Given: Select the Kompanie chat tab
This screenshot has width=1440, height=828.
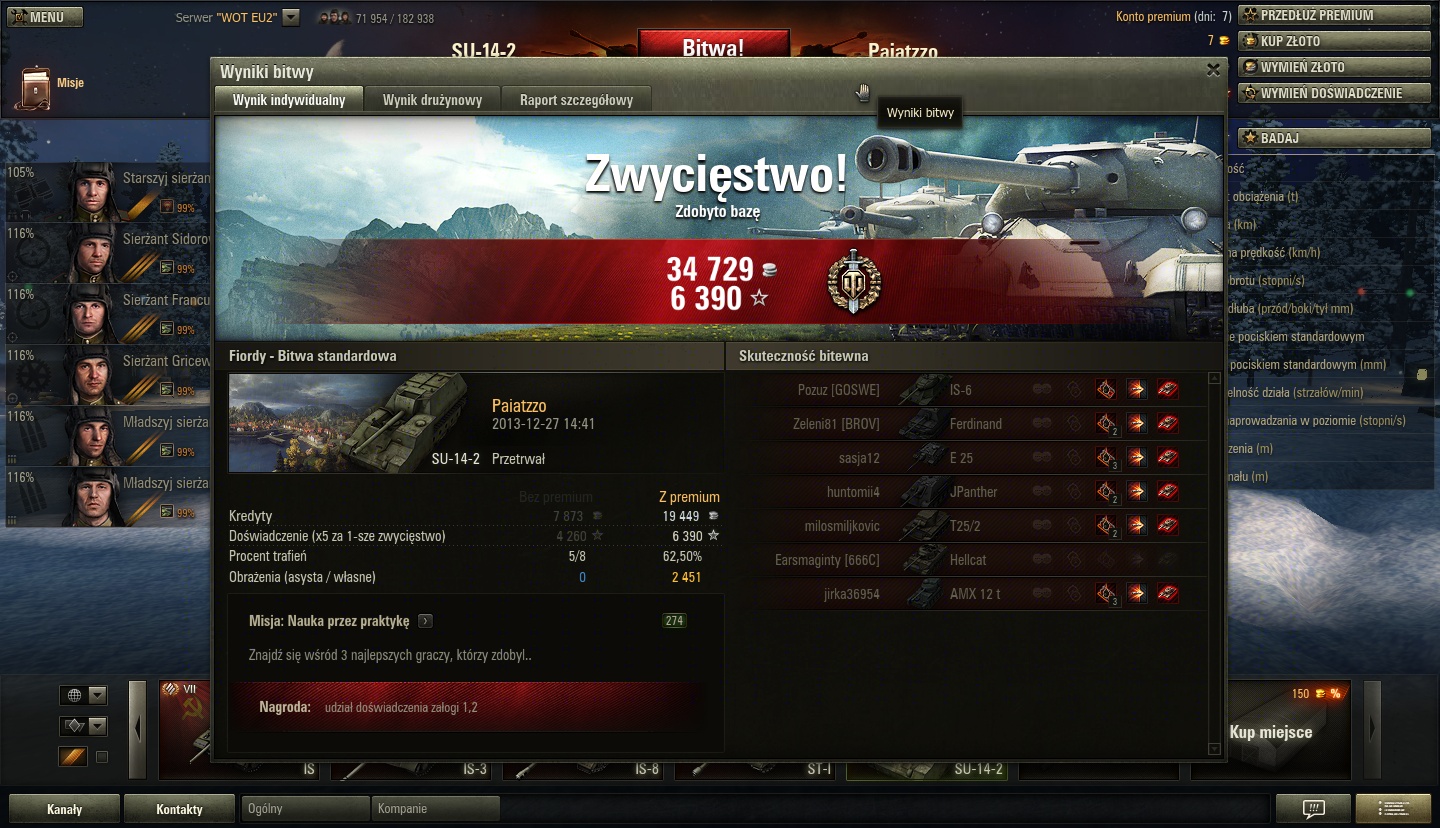Looking at the screenshot, I should pos(435,809).
